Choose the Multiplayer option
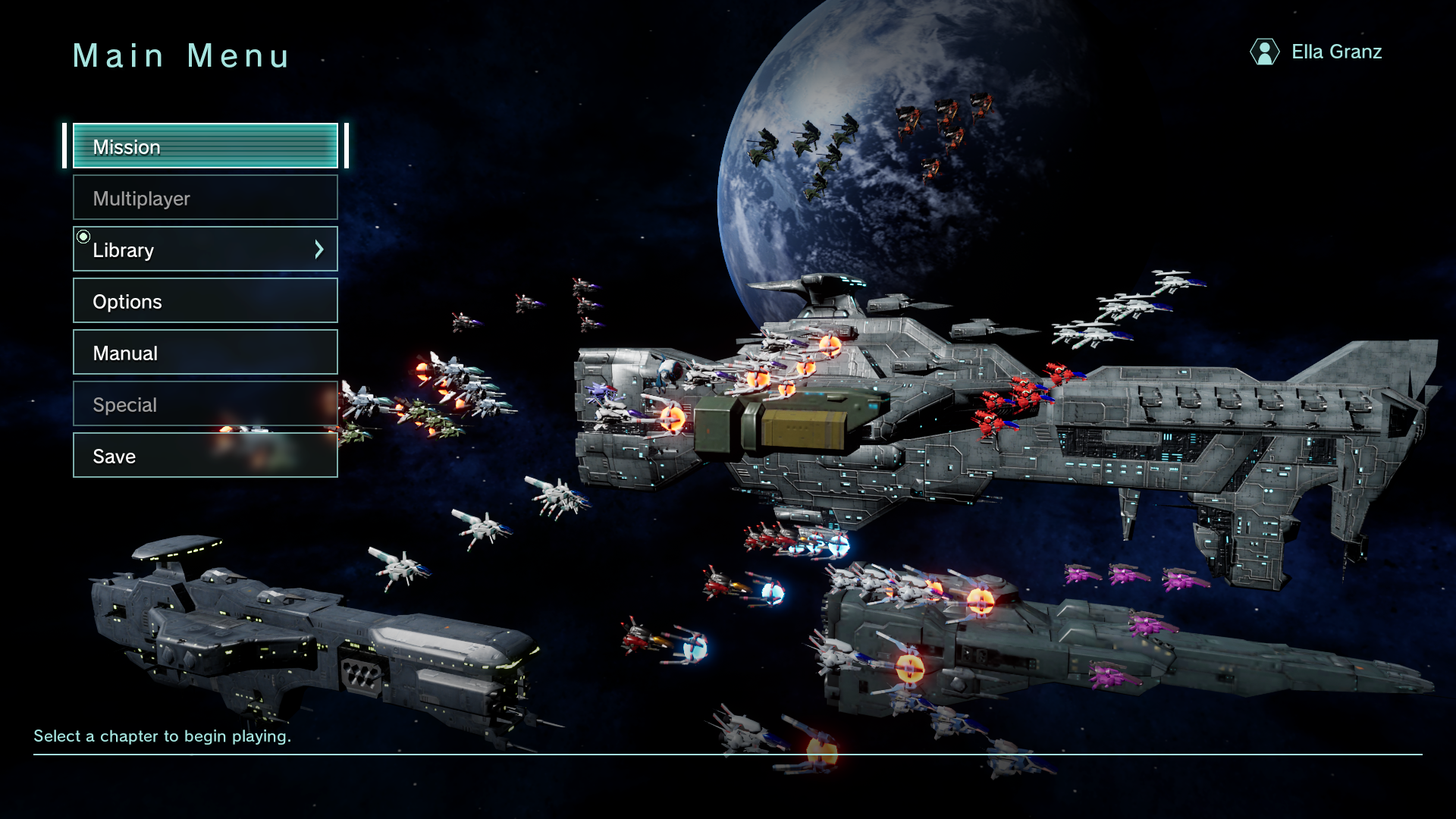 click(205, 198)
